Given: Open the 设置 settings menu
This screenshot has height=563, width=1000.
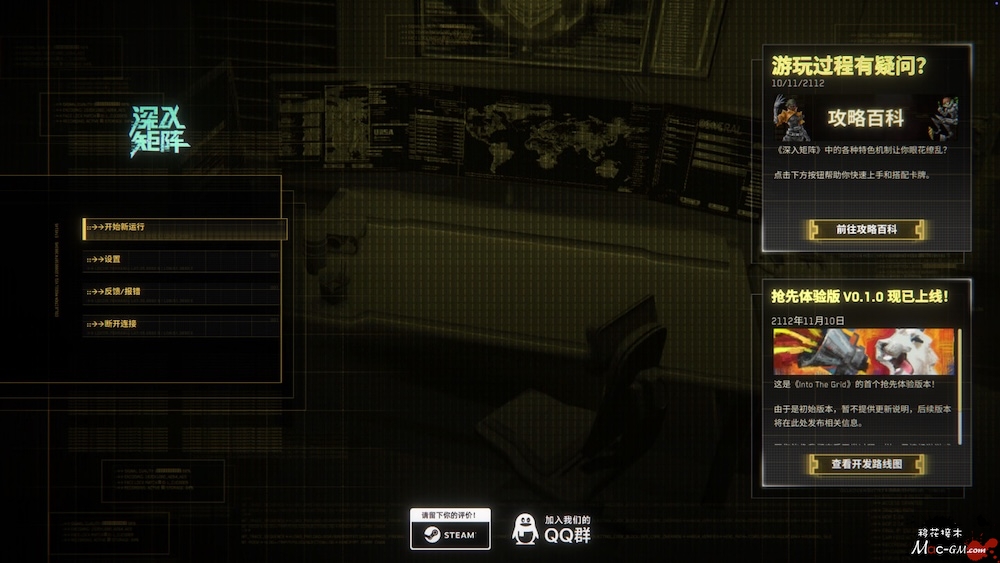Looking at the screenshot, I should point(180,260).
